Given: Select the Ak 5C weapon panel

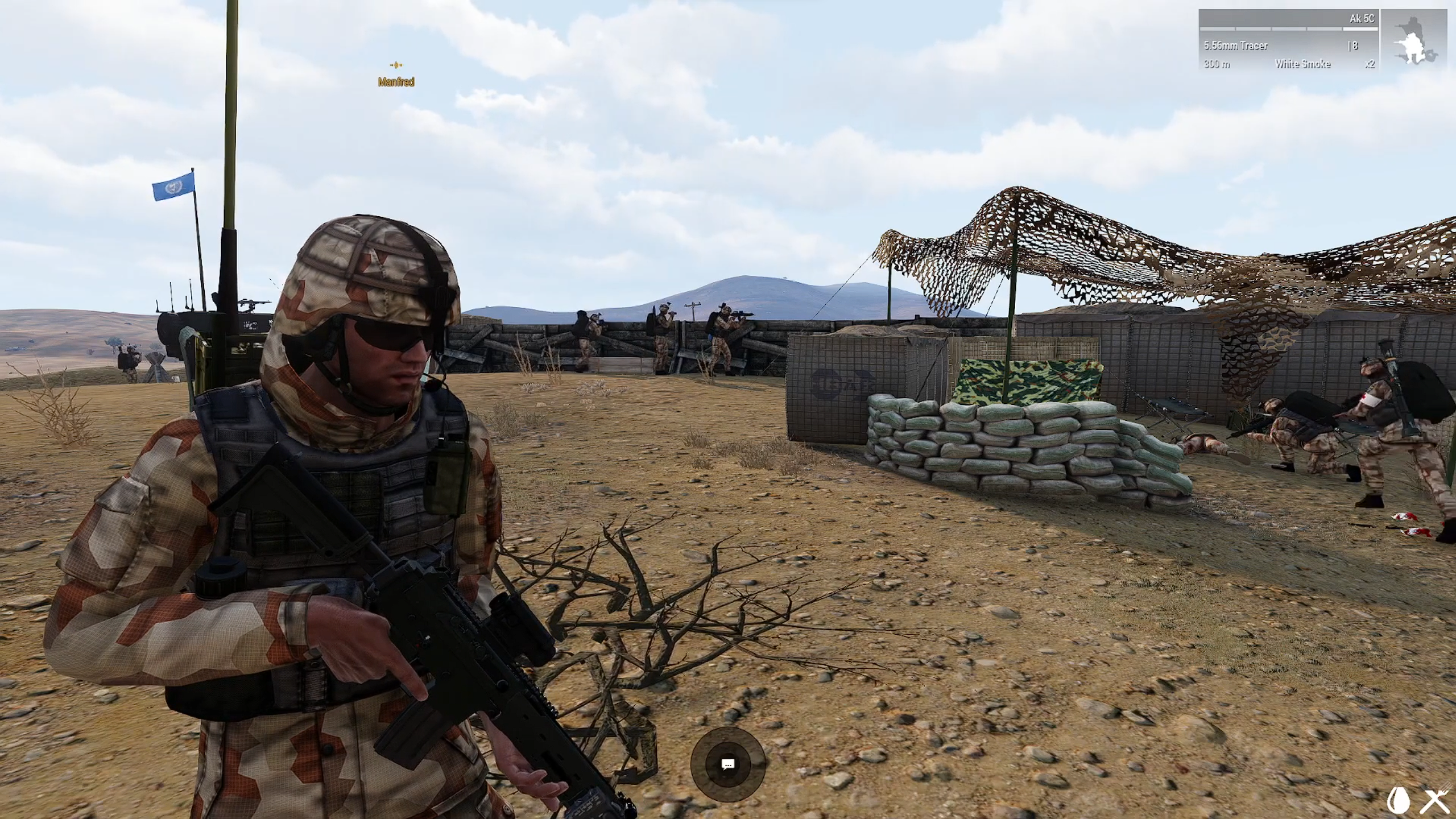Looking at the screenshot, I should click(1288, 40).
